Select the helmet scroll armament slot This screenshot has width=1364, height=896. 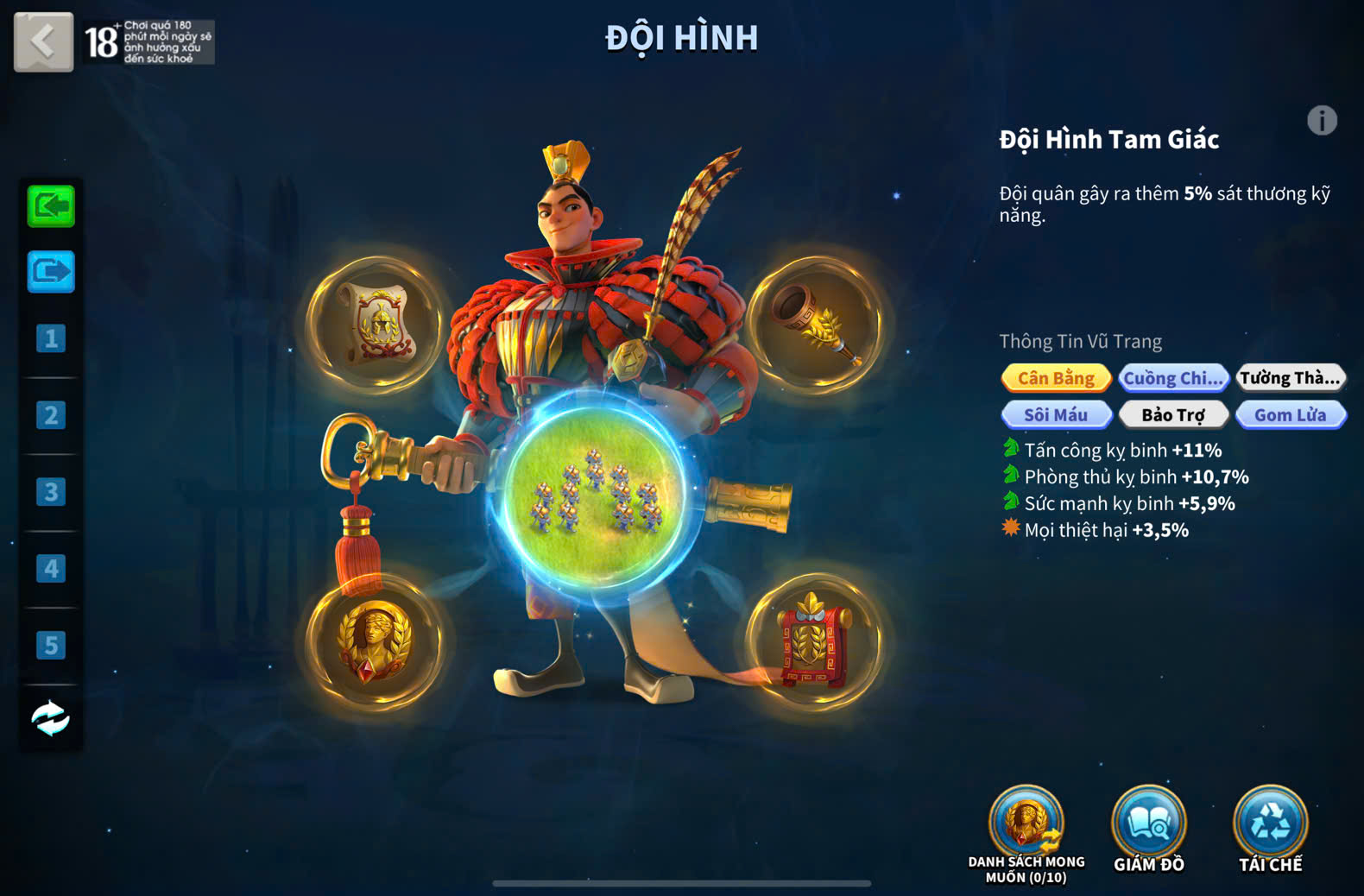[x=376, y=324]
